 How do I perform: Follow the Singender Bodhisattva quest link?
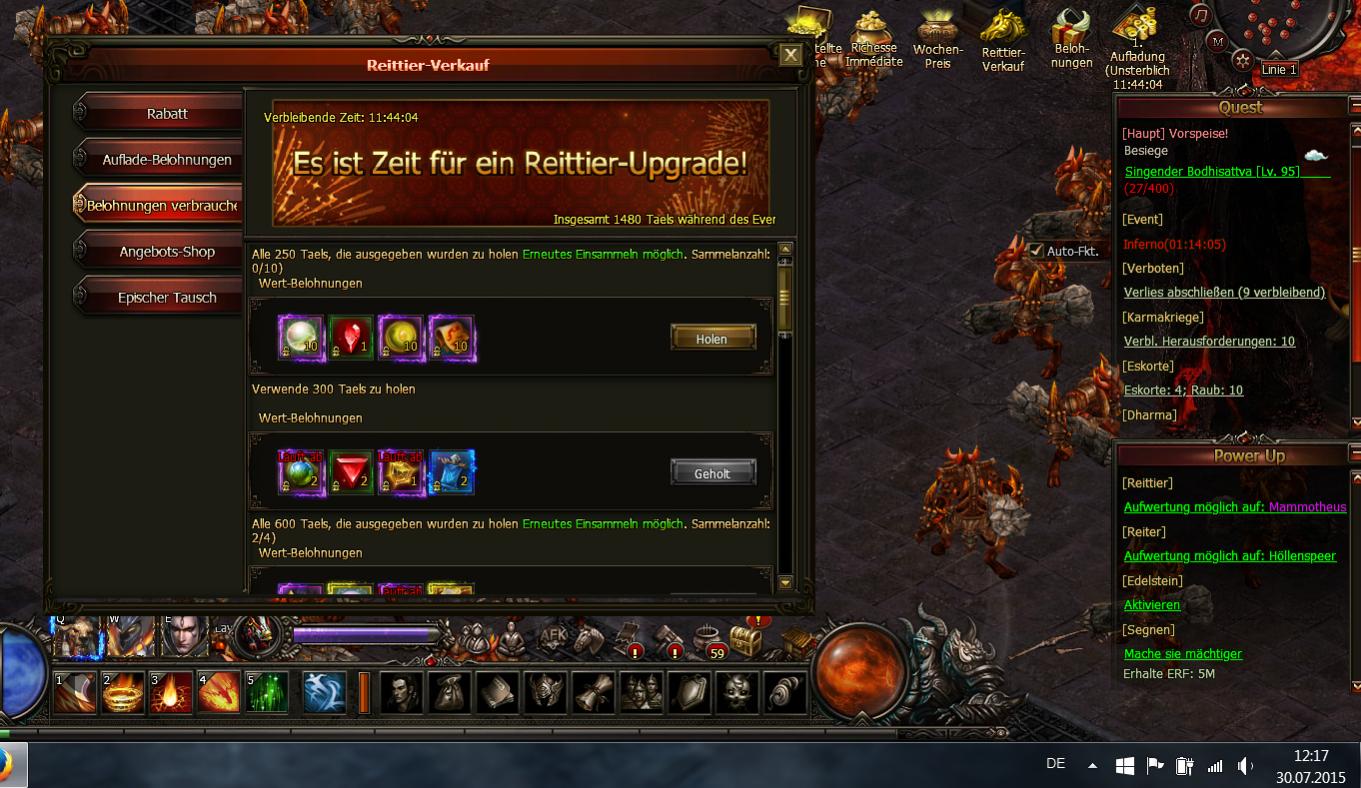(x=1212, y=171)
